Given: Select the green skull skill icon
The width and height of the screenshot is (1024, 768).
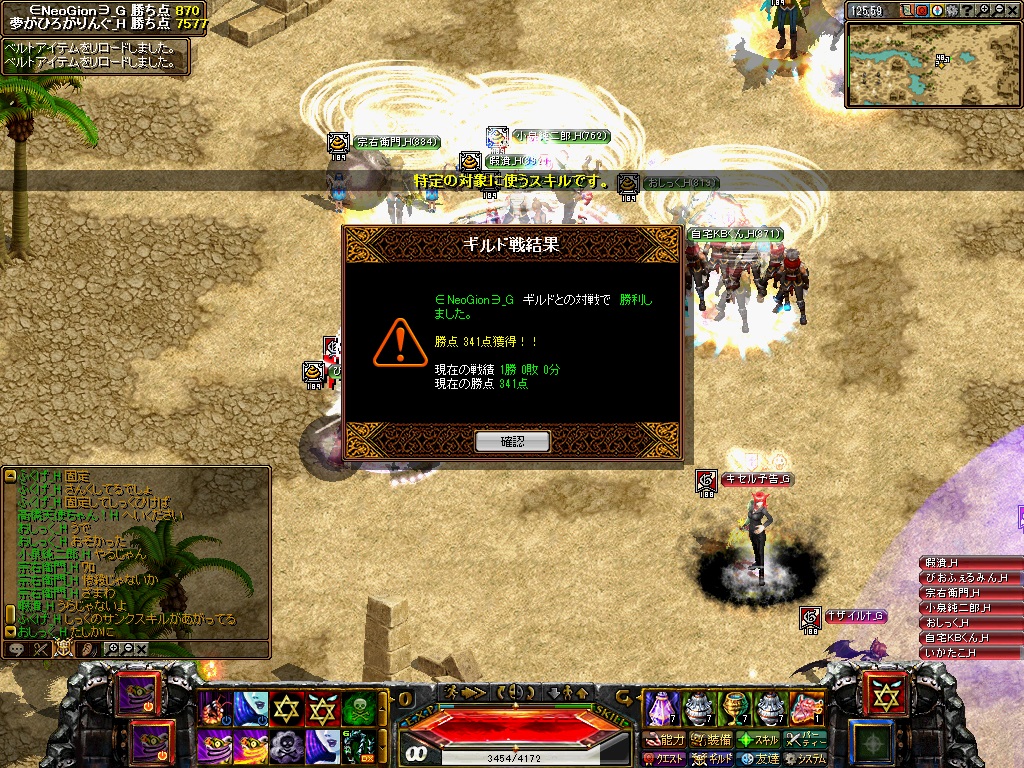Looking at the screenshot, I should pyautogui.click(x=357, y=709).
